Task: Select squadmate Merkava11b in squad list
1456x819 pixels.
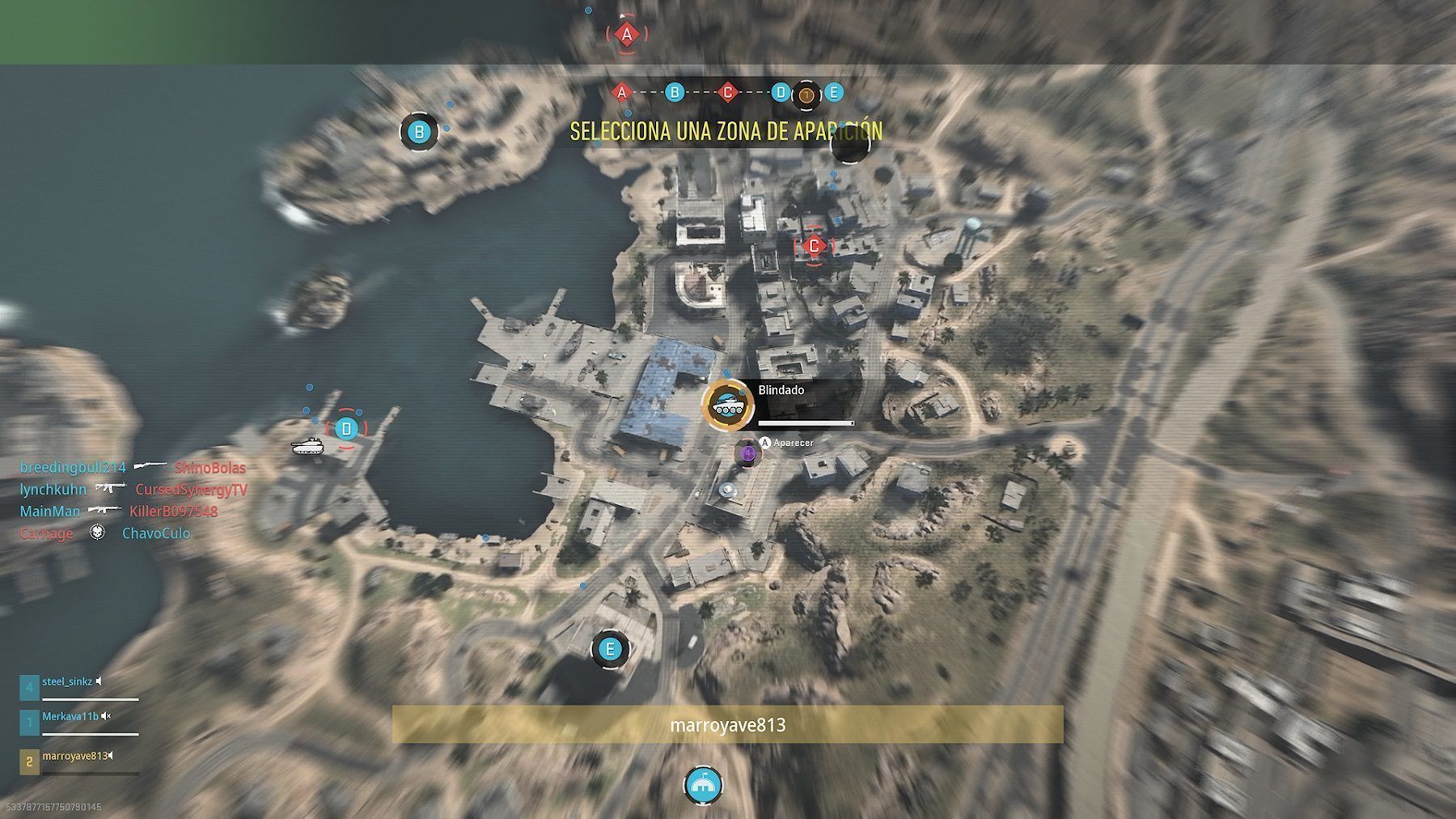Action: click(70, 717)
